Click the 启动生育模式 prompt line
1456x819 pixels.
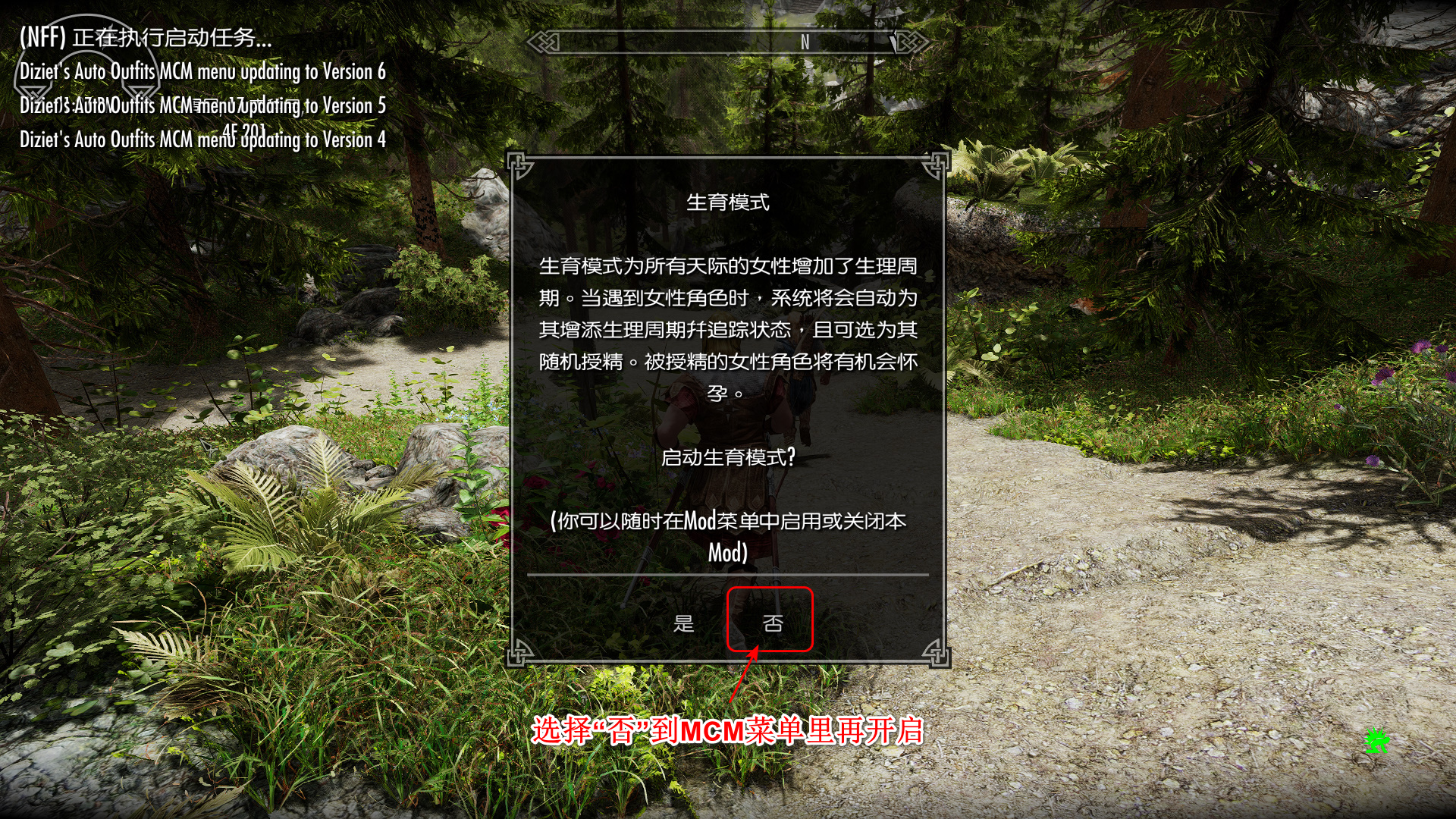(x=729, y=456)
